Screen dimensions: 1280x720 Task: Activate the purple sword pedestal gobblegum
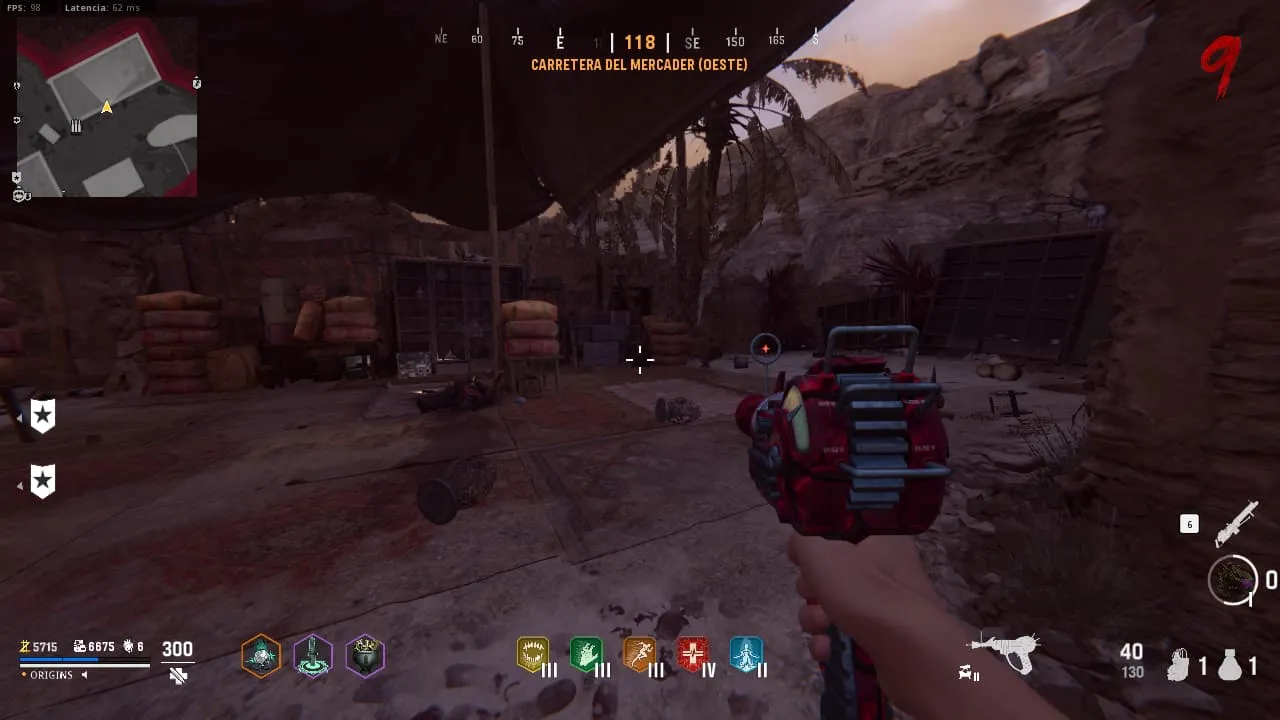coord(313,656)
